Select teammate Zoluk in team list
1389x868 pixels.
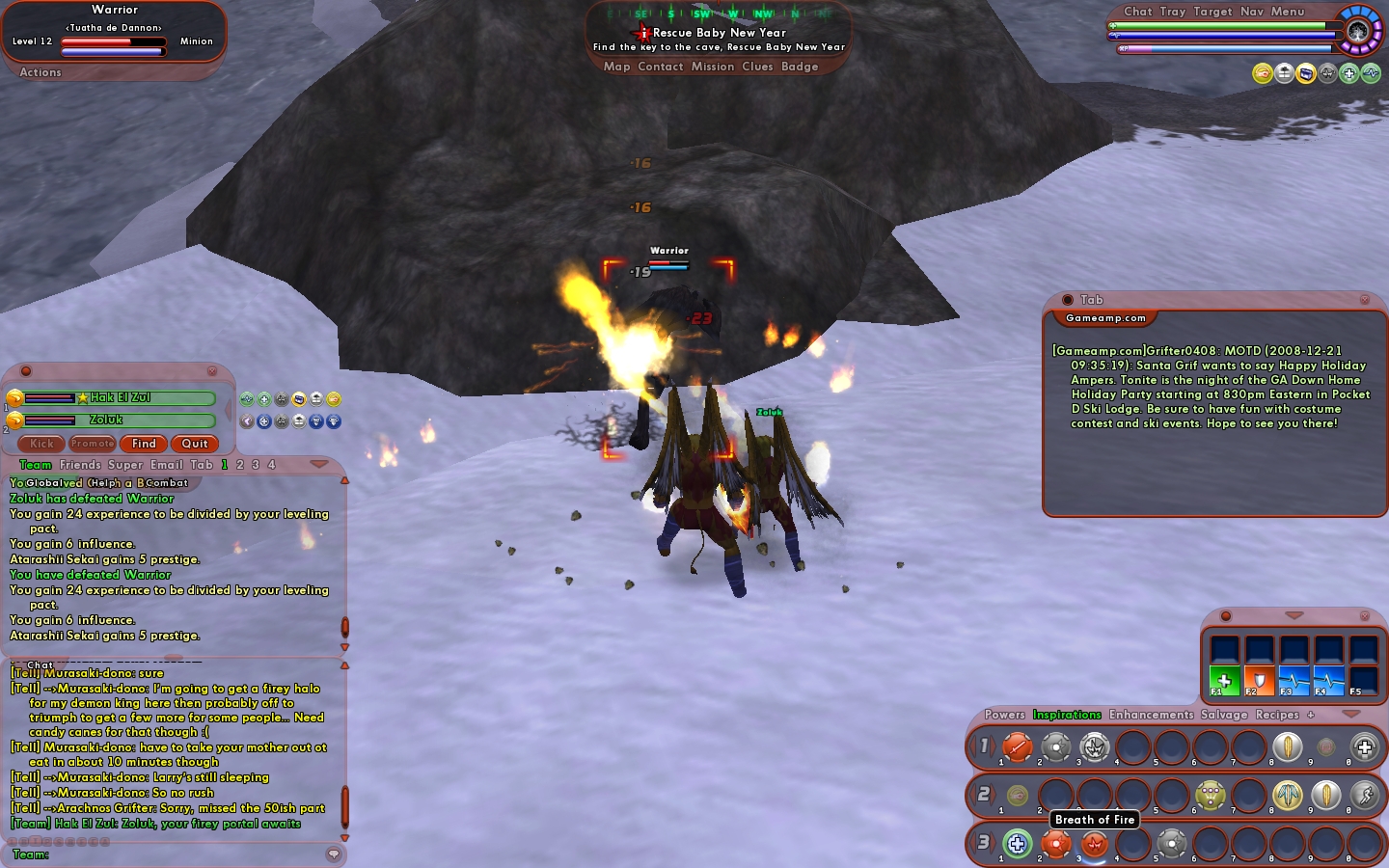tap(107, 420)
